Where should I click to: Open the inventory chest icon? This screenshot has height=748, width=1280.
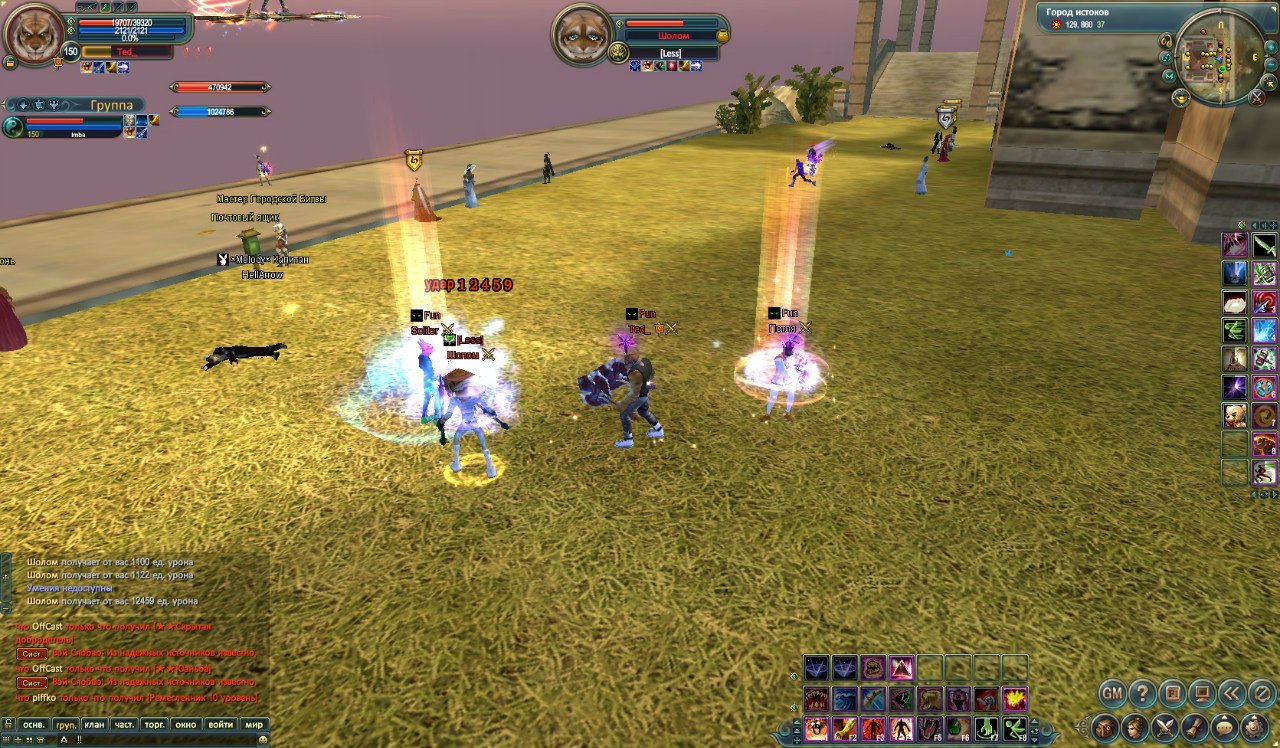point(1105,727)
